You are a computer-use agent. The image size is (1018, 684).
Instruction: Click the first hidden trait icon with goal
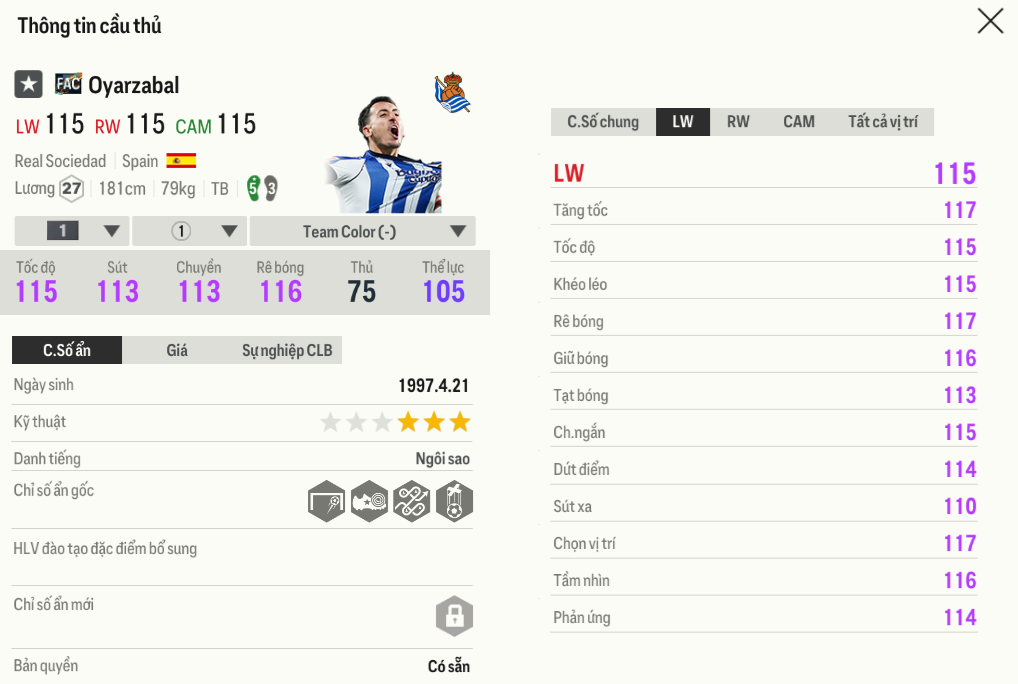point(327,502)
